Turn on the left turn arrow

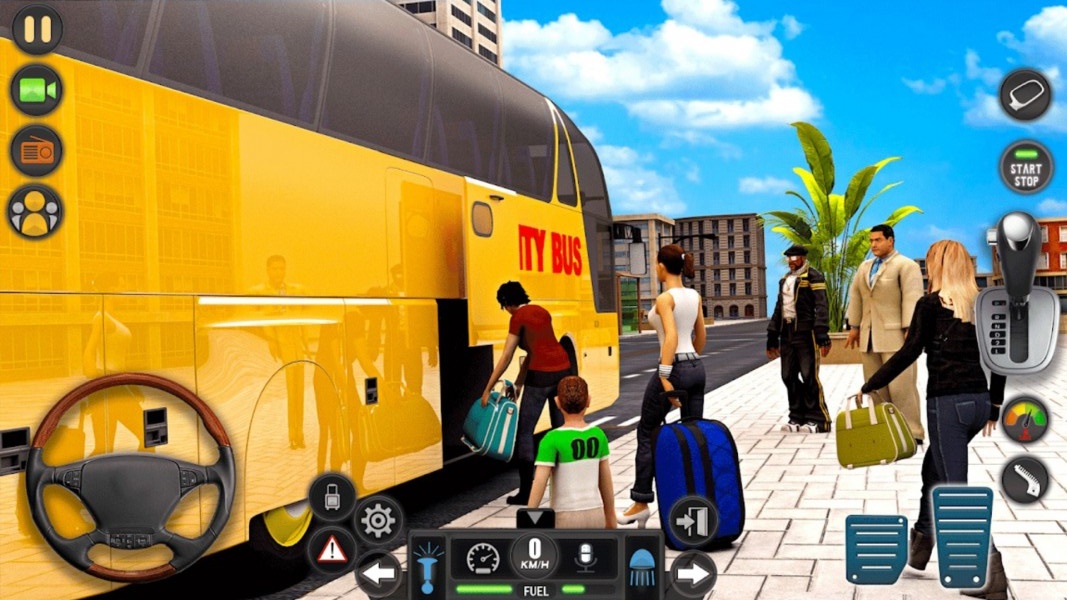click(379, 574)
